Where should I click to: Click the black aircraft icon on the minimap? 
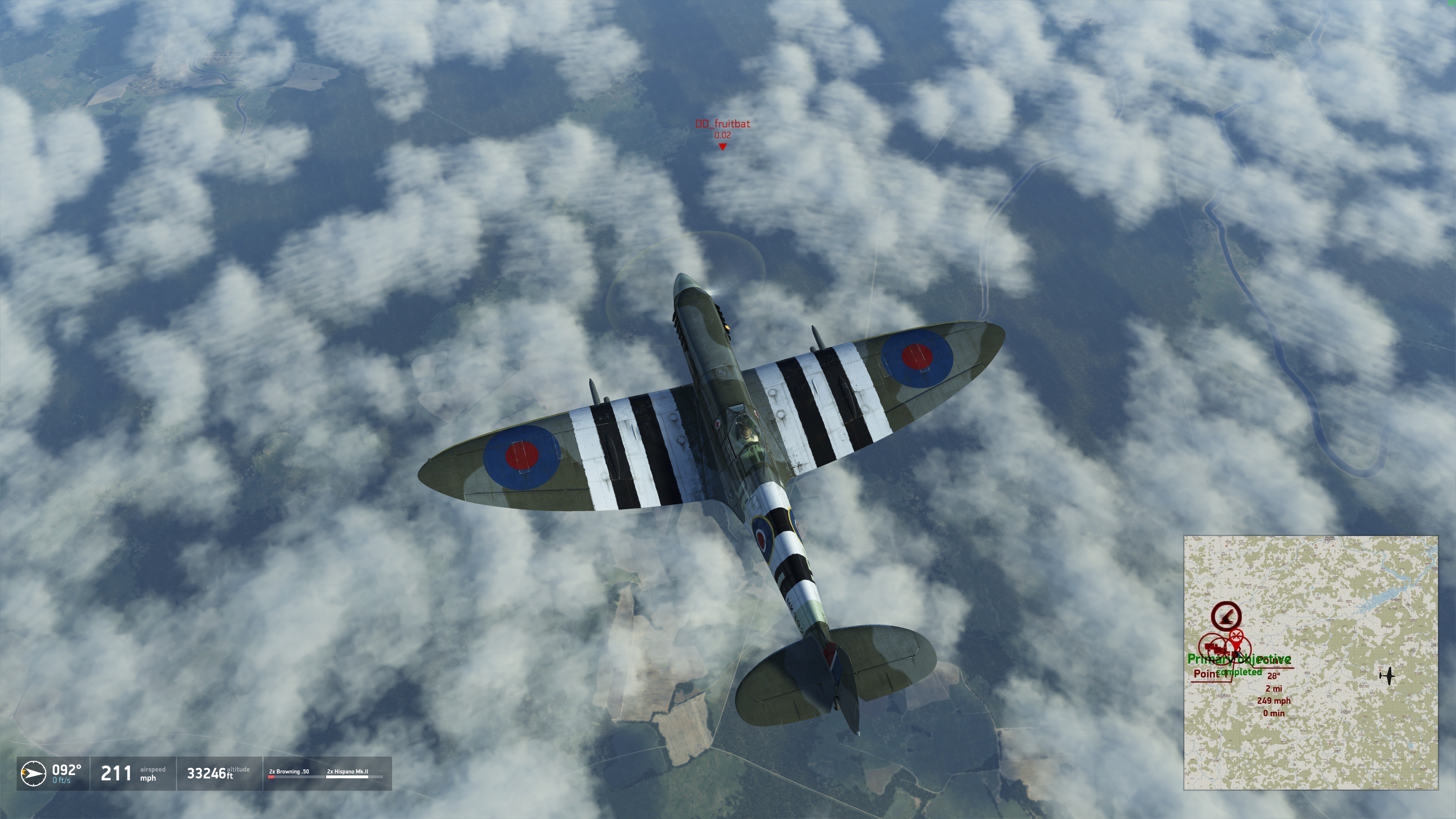pyautogui.click(x=1387, y=675)
